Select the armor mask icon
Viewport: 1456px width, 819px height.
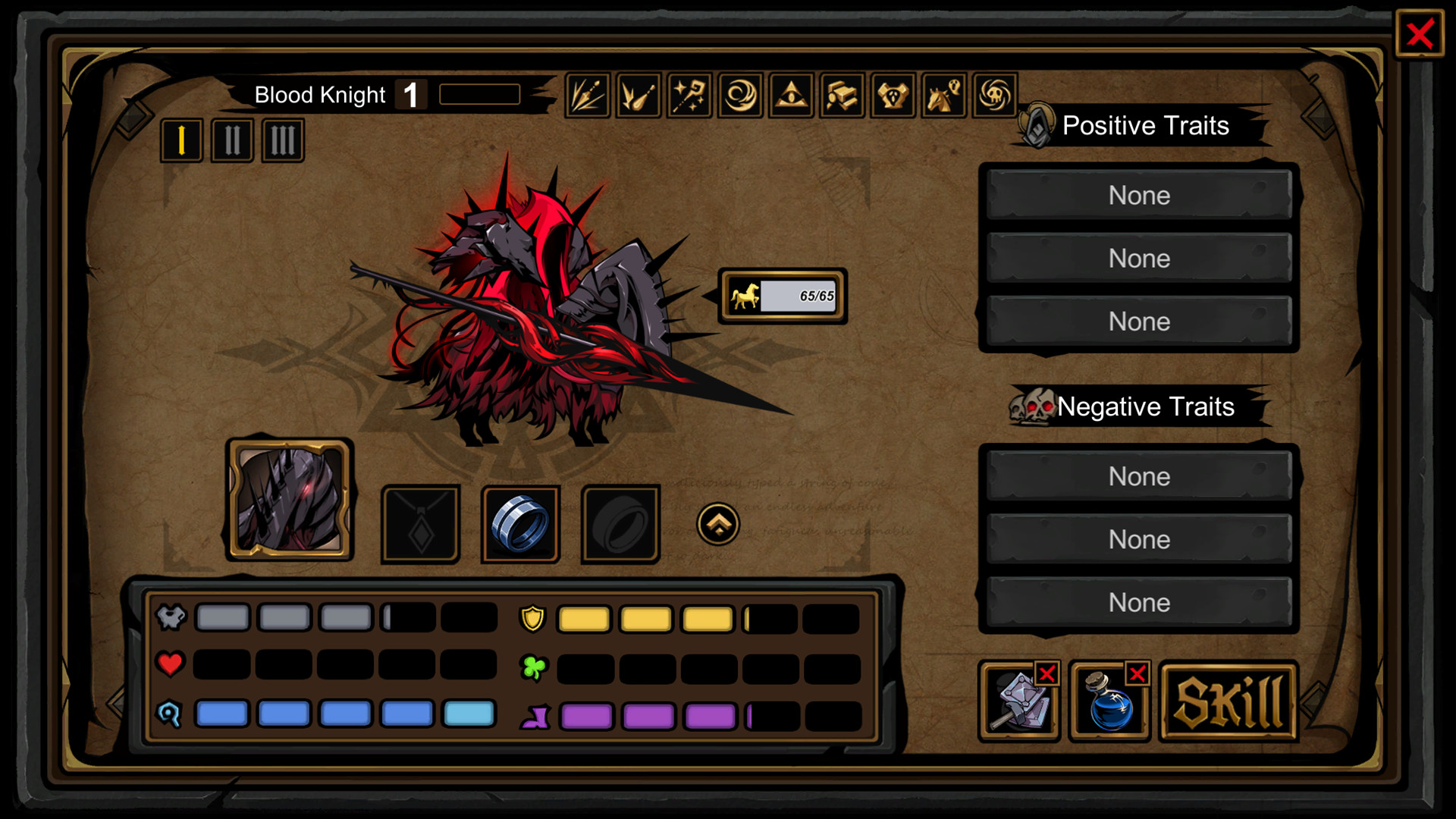pyautogui.click(x=892, y=95)
